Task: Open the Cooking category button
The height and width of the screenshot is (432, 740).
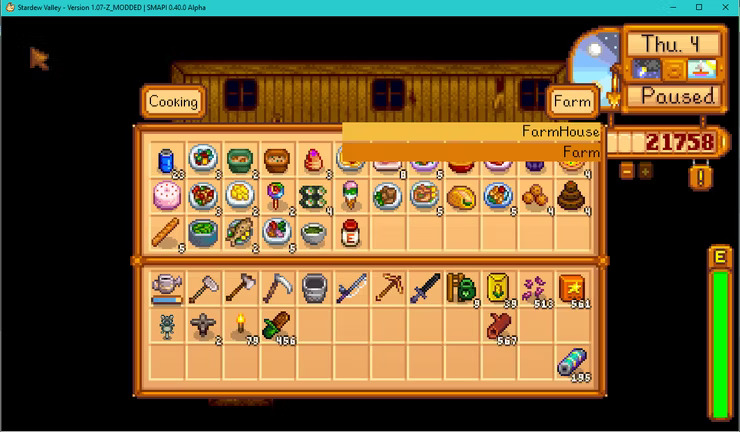Action: [173, 101]
